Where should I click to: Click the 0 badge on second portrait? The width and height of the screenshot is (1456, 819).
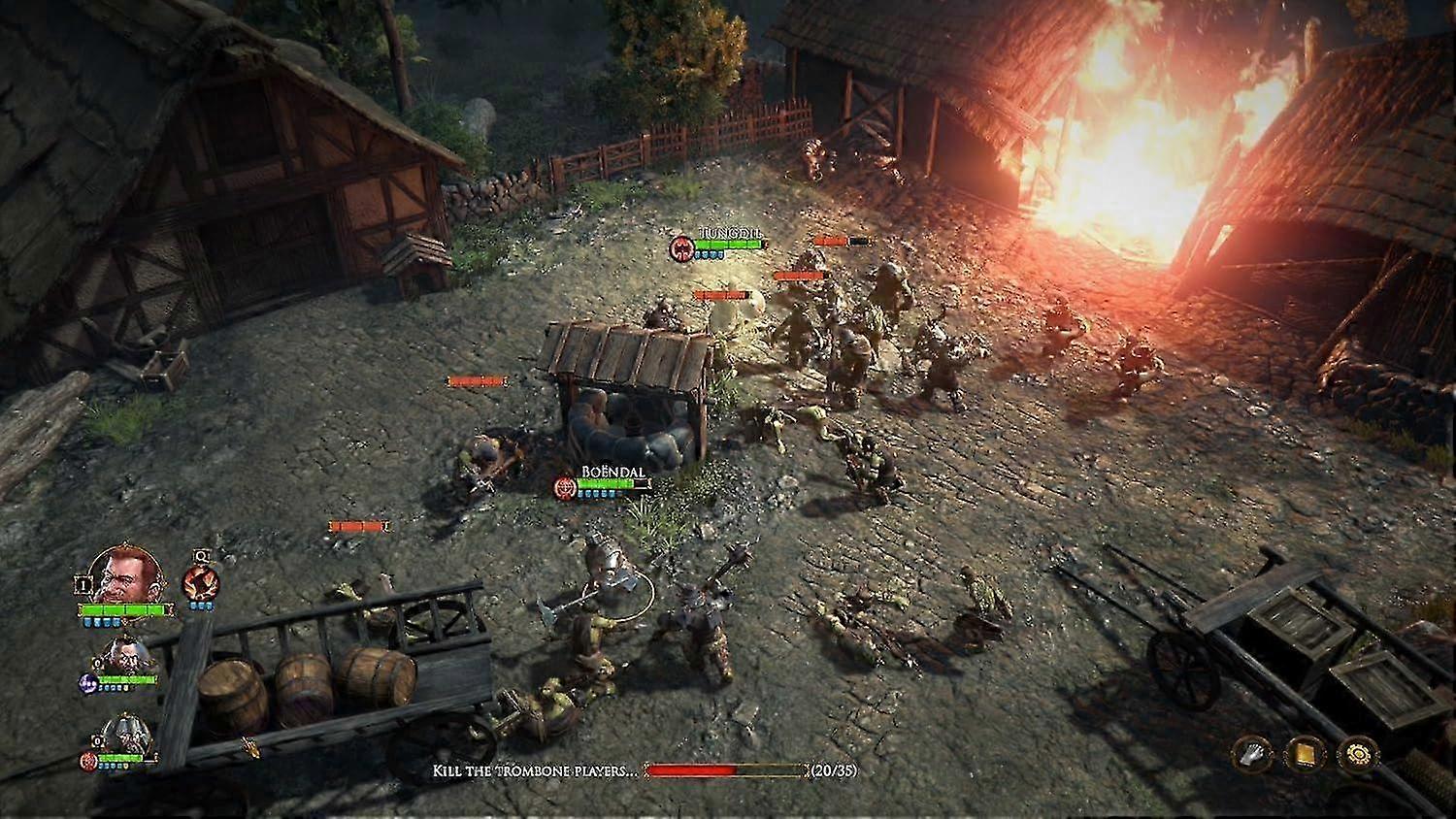(x=98, y=665)
